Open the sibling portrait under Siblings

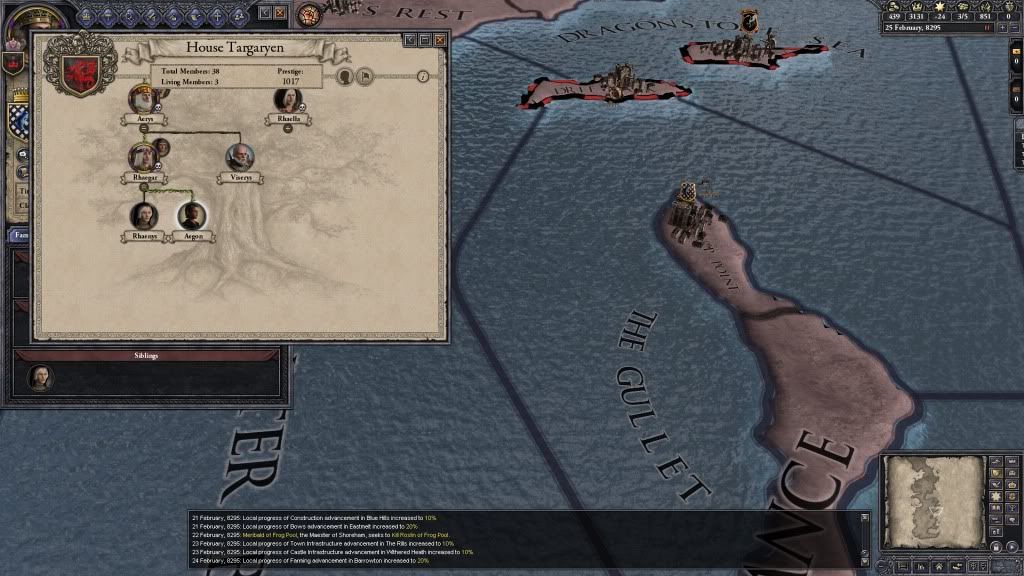click(40, 377)
